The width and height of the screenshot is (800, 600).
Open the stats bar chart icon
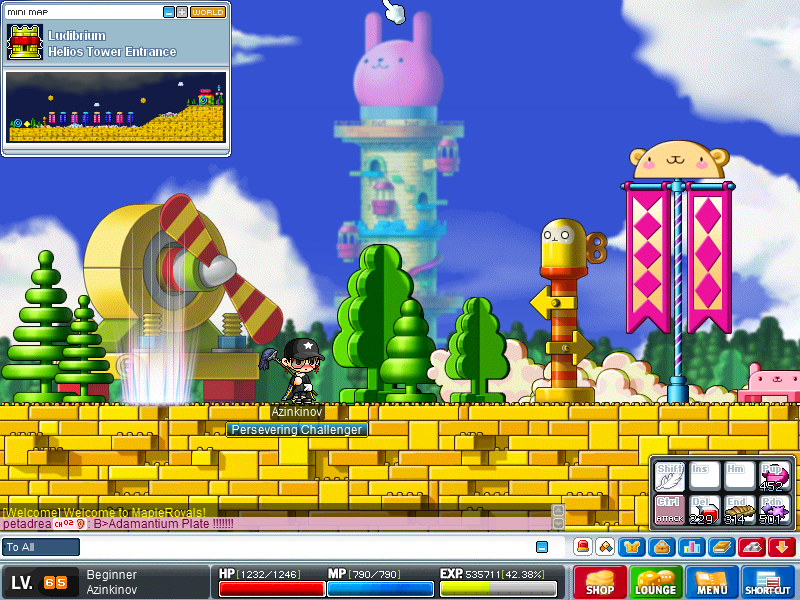pyautogui.click(x=691, y=547)
